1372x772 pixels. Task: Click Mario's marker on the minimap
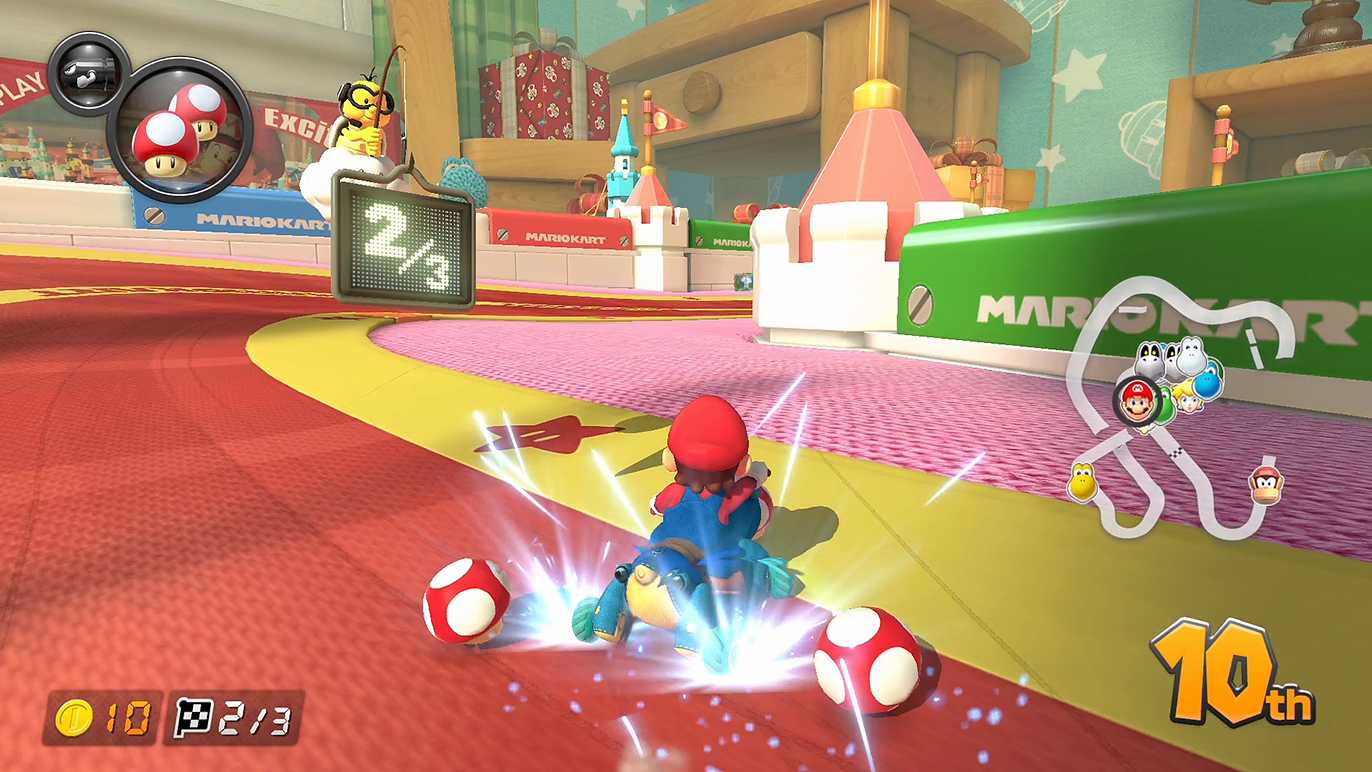pyautogui.click(x=1136, y=402)
